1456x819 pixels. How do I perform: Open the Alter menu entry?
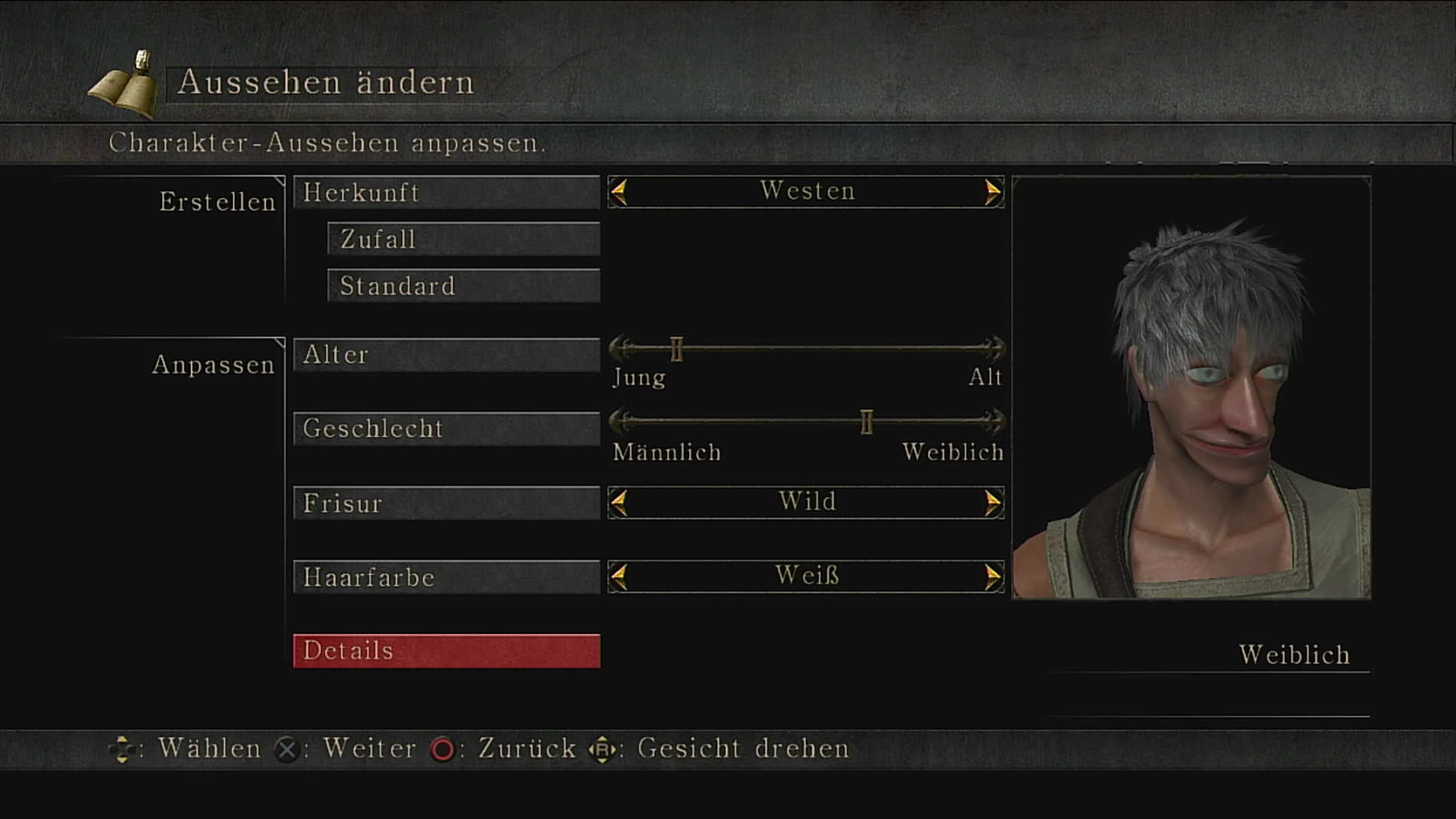tap(446, 355)
